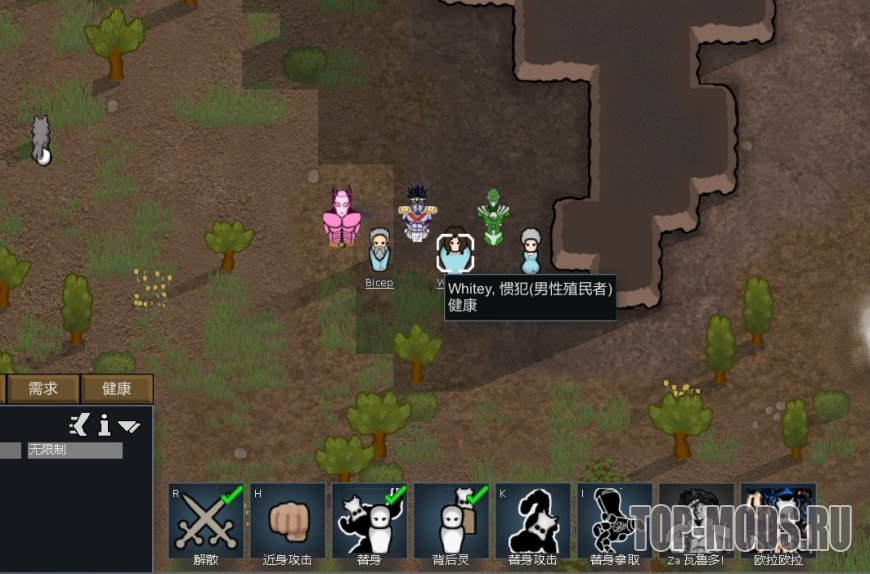The height and width of the screenshot is (574, 870).
Task: Toggle the 解散 crossed swords command
Action: click(206, 522)
